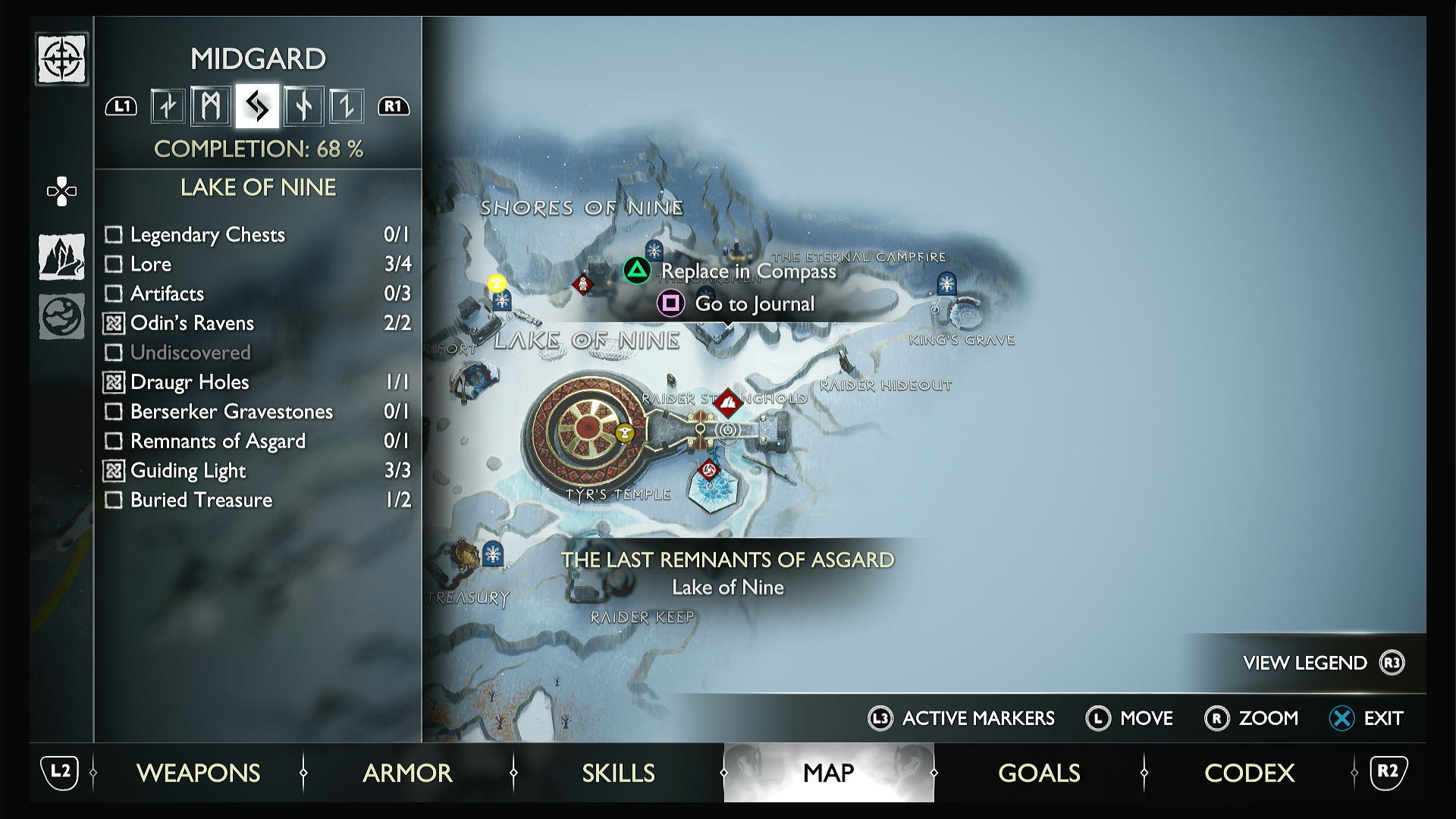Open the Armor tab
Viewport: 1456px width, 819px height.
tap(407, 773)
